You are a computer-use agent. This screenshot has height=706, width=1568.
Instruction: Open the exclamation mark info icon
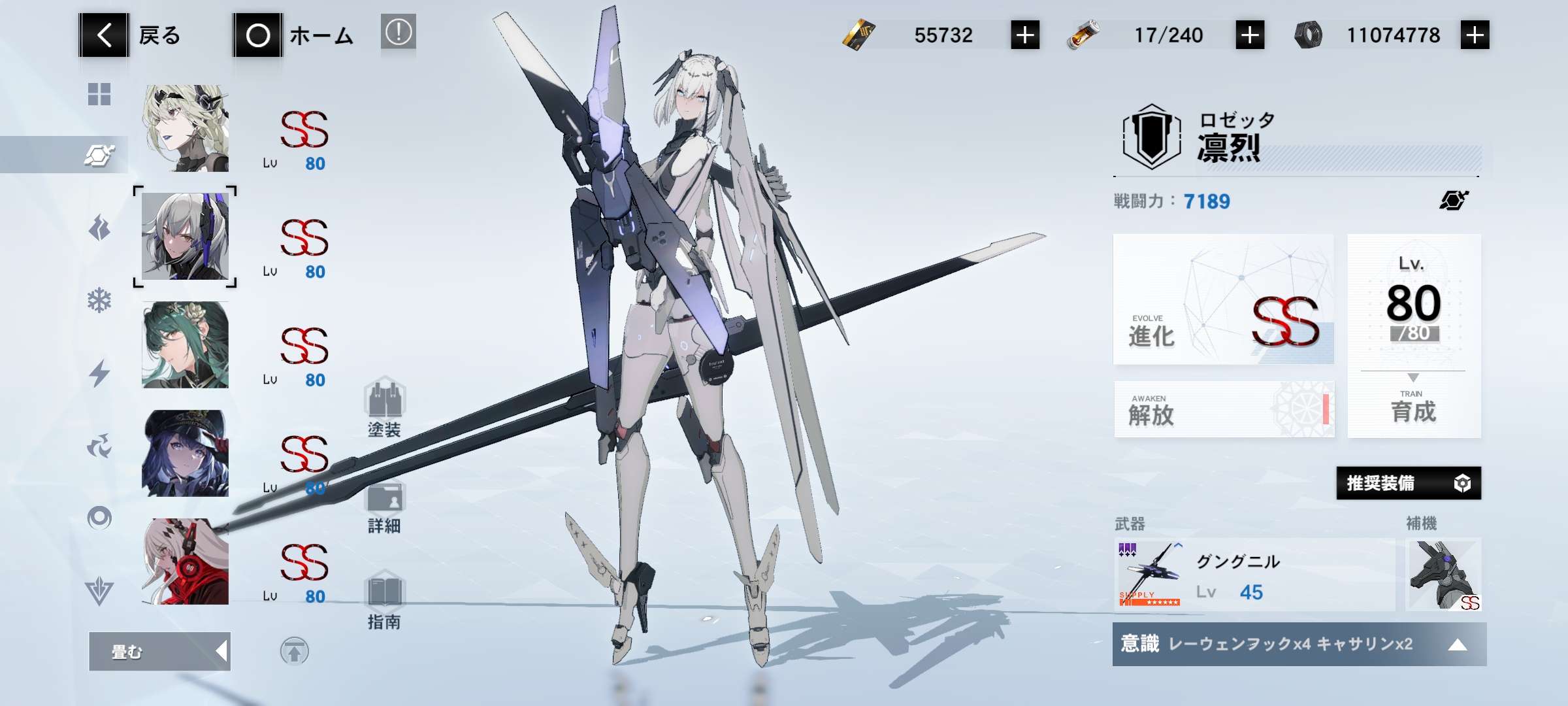coord(398,32)
